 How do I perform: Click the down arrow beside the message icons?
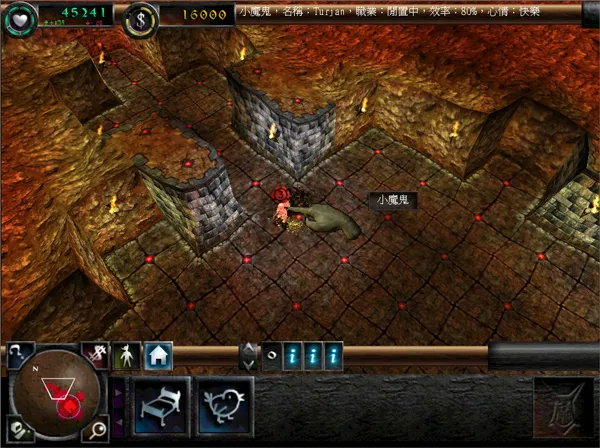[x=248, y=363]
